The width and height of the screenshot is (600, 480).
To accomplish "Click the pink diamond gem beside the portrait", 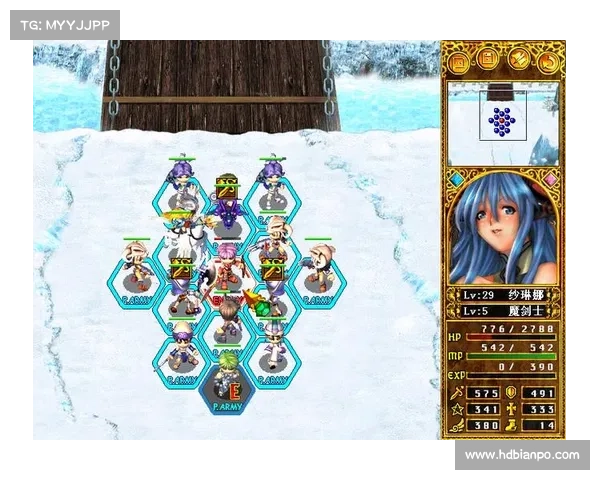I will coord(551,180).
